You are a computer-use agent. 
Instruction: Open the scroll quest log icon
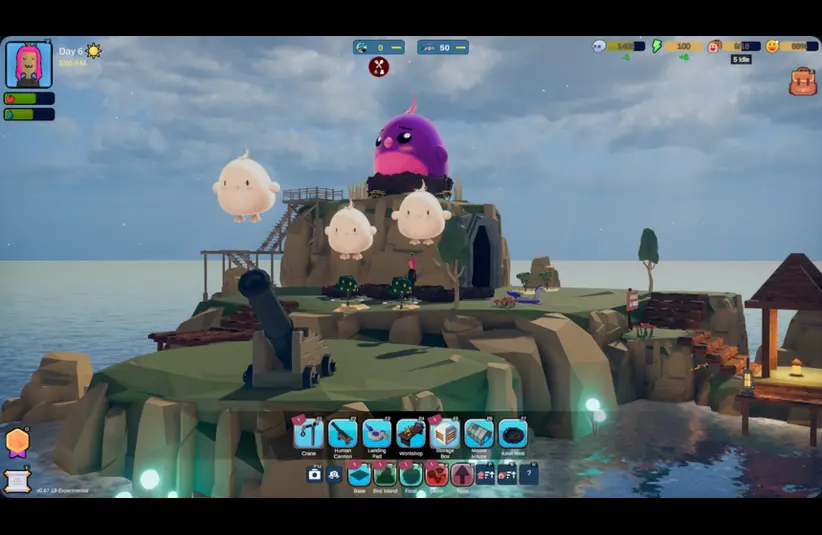17,480
